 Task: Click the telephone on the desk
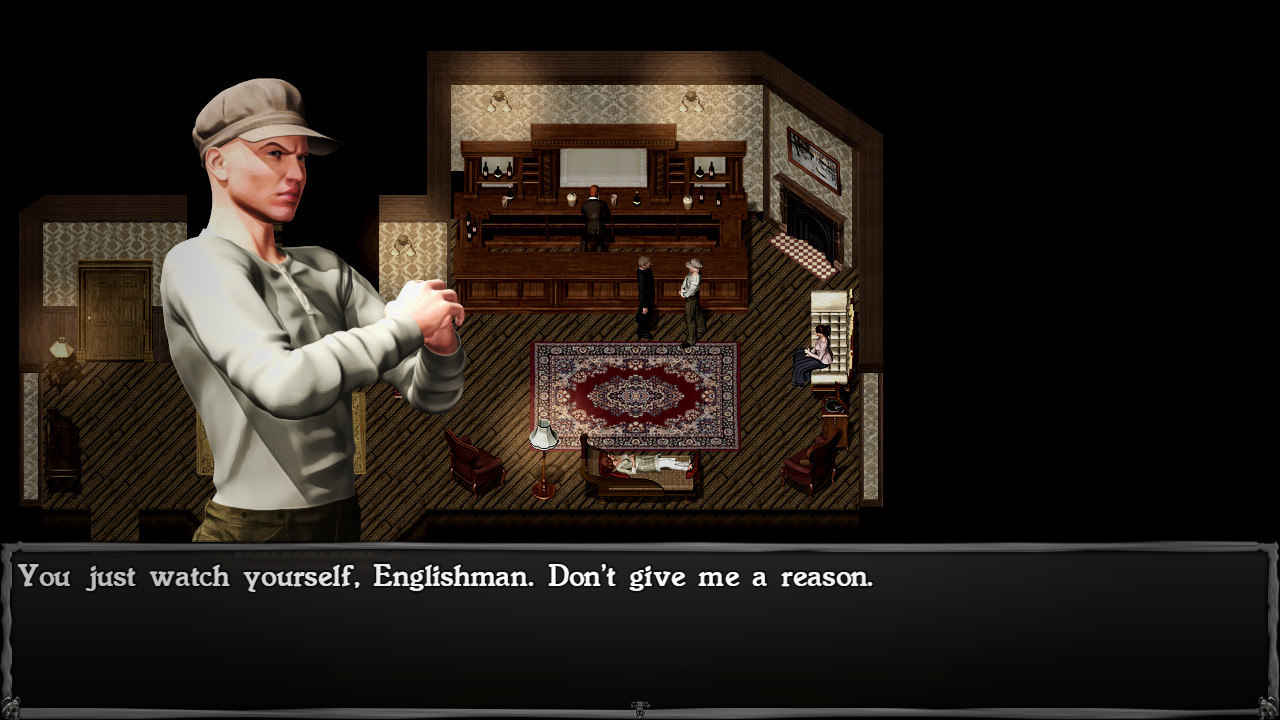pyautogui.click(x=832, y=404)
